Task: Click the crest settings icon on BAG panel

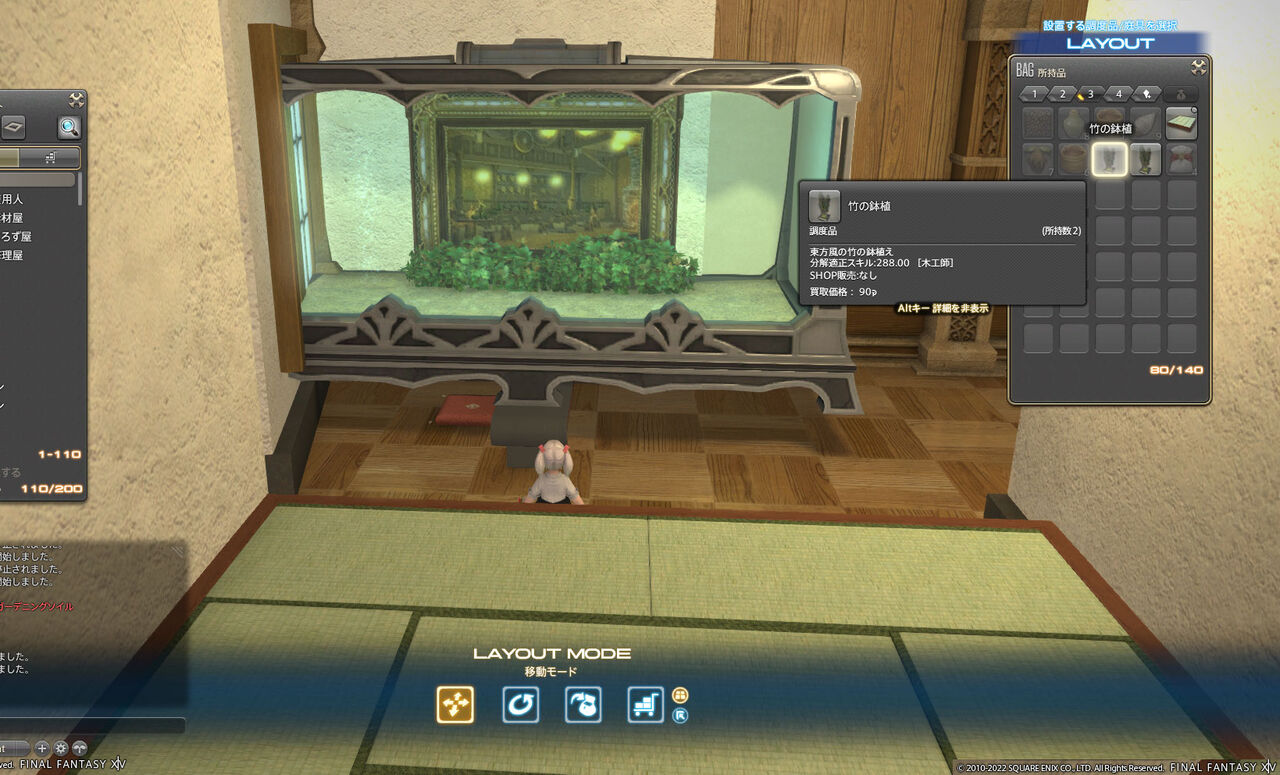Action: pos(1199,68)
